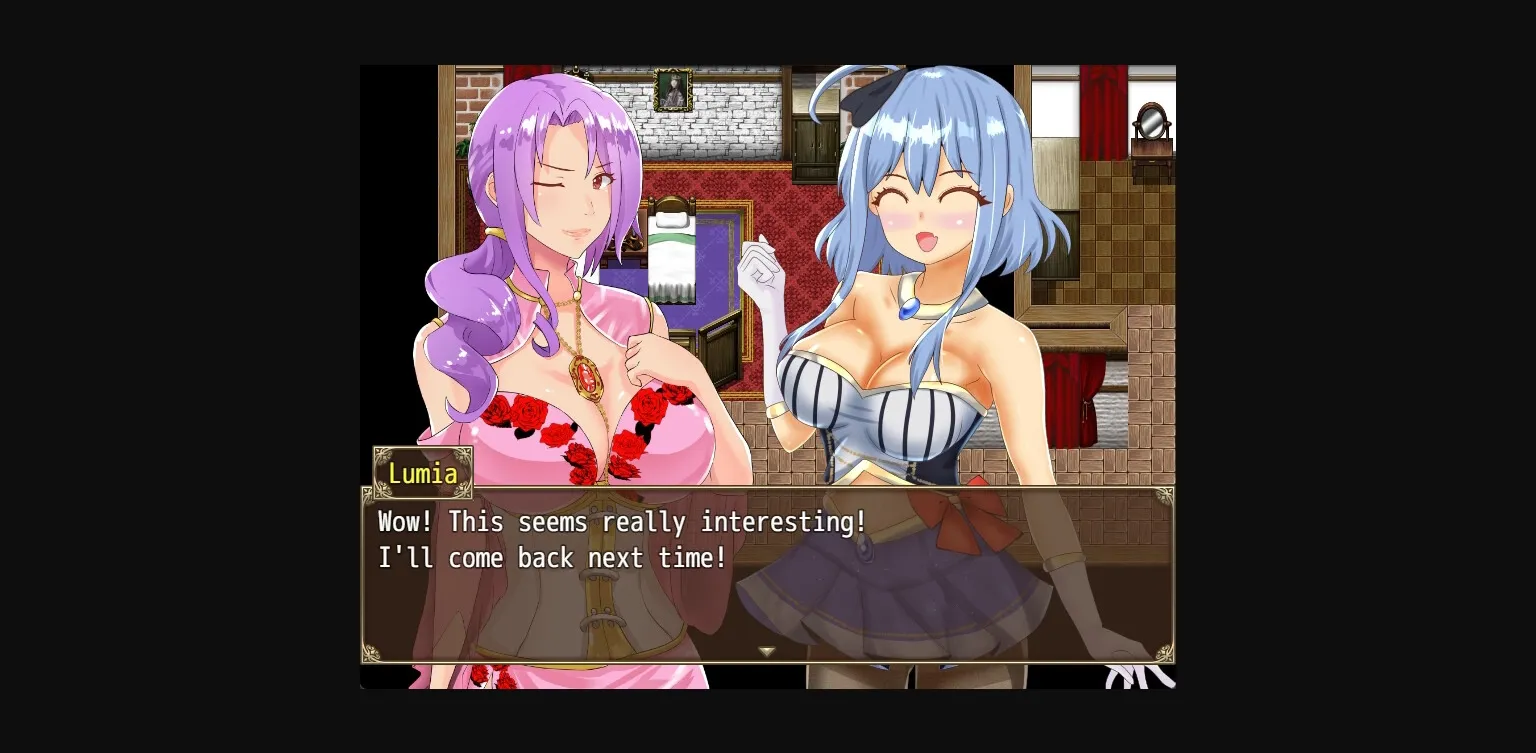This screenshot has height=753, width=1536.
Task: Advance dialogue with the small down-arrow indicator
Action: pos(767,651)
